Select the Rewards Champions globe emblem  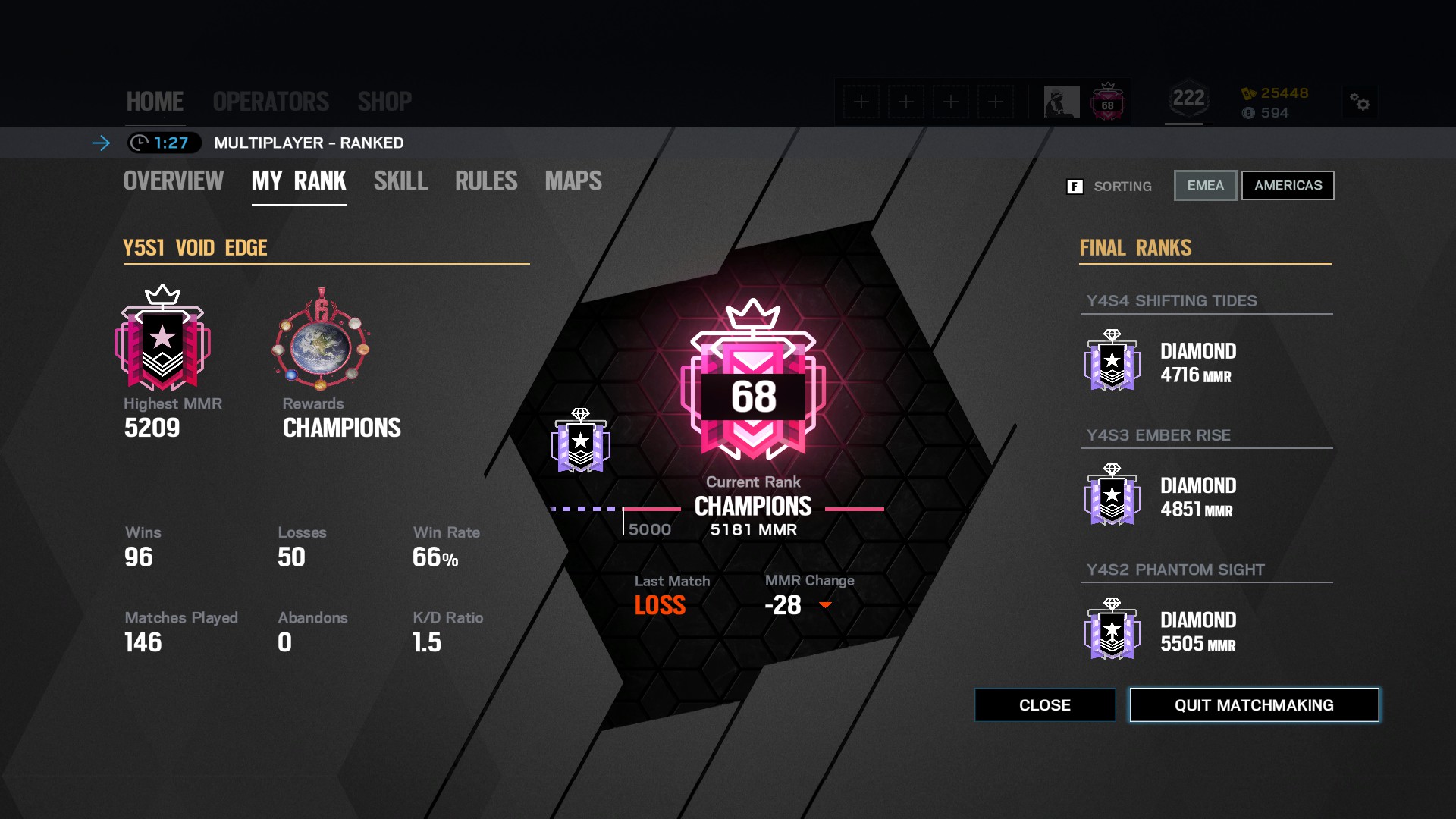click(x=321, y=346)
